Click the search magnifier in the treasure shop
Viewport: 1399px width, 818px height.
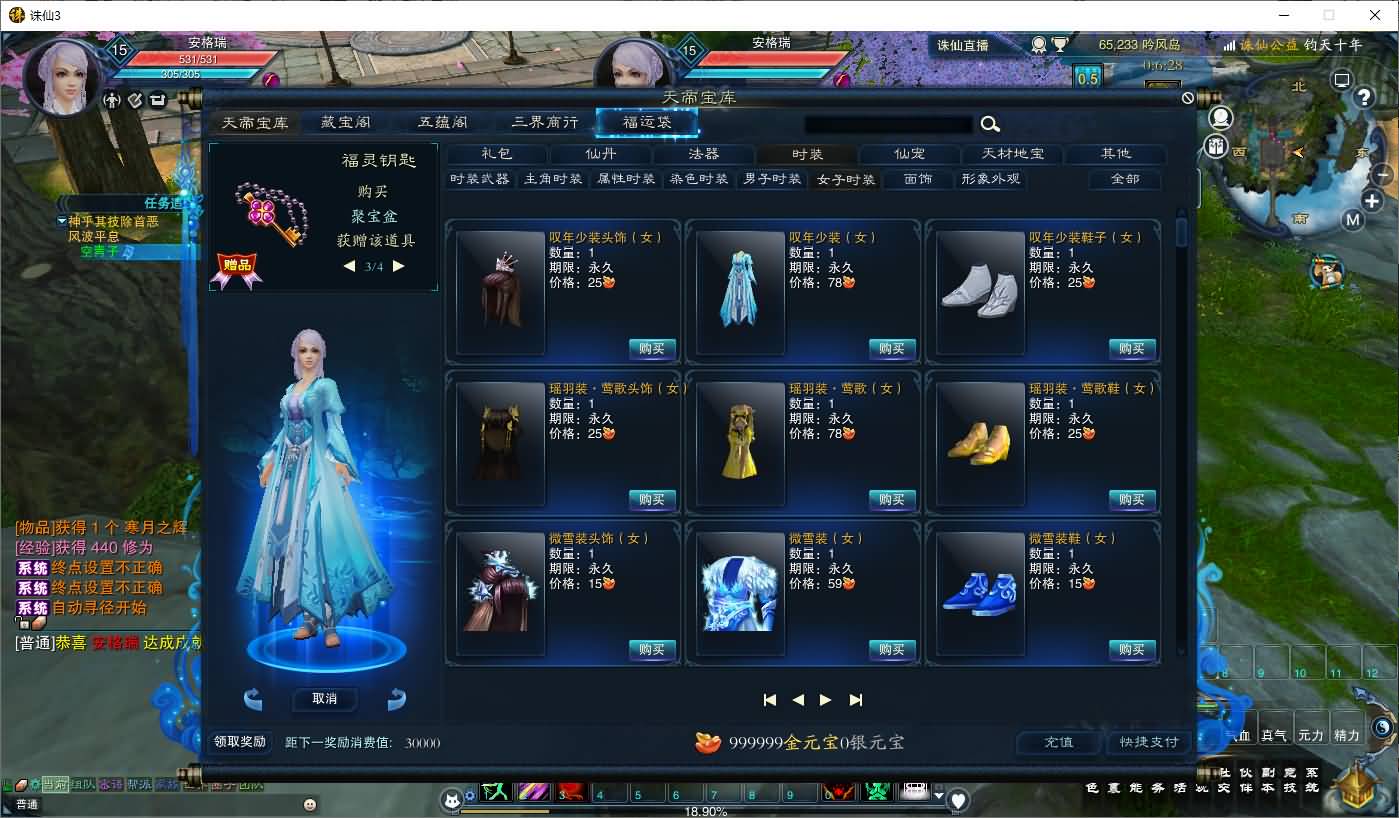coord(990,124)
